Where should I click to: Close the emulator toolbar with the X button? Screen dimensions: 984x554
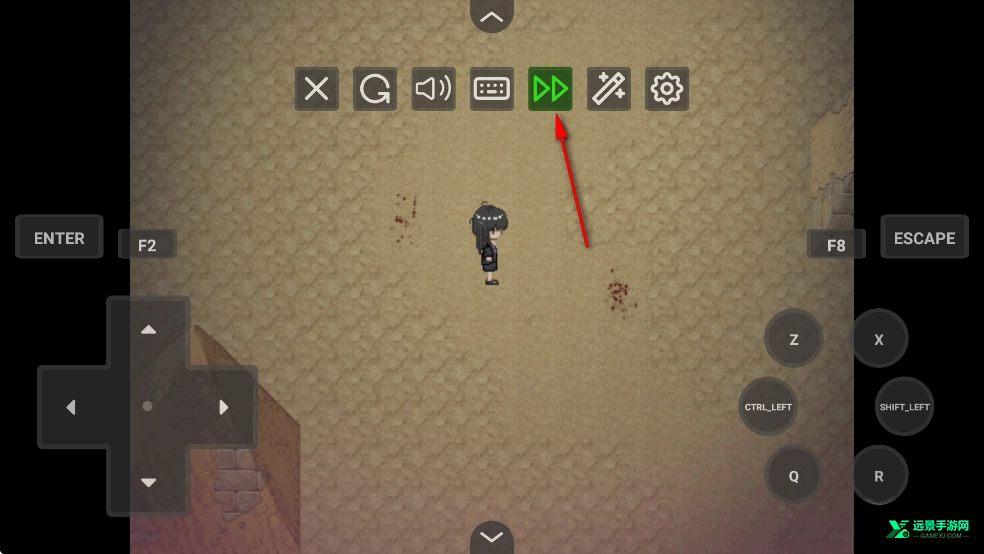tap(316, 90)
